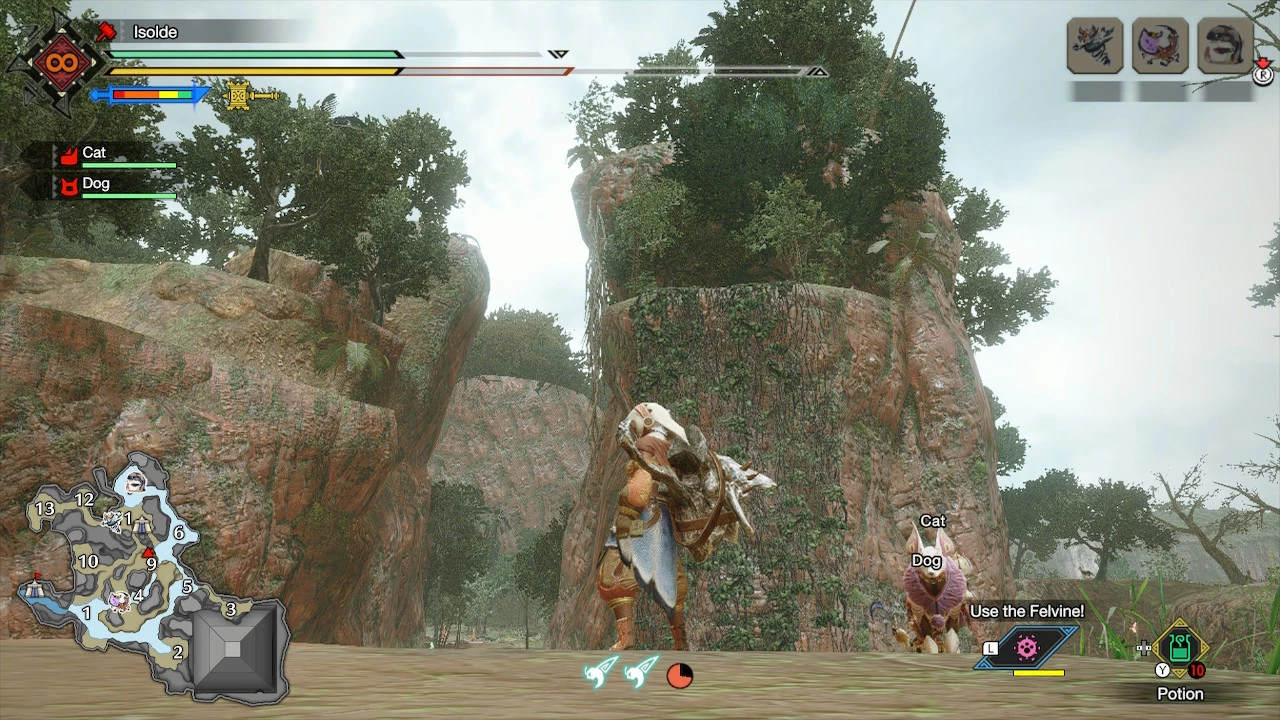The width and height of the screenshot is (1280, 720).
Task: Pick the brown duck-billed monster target icon
Action: tap(1225, 45)
